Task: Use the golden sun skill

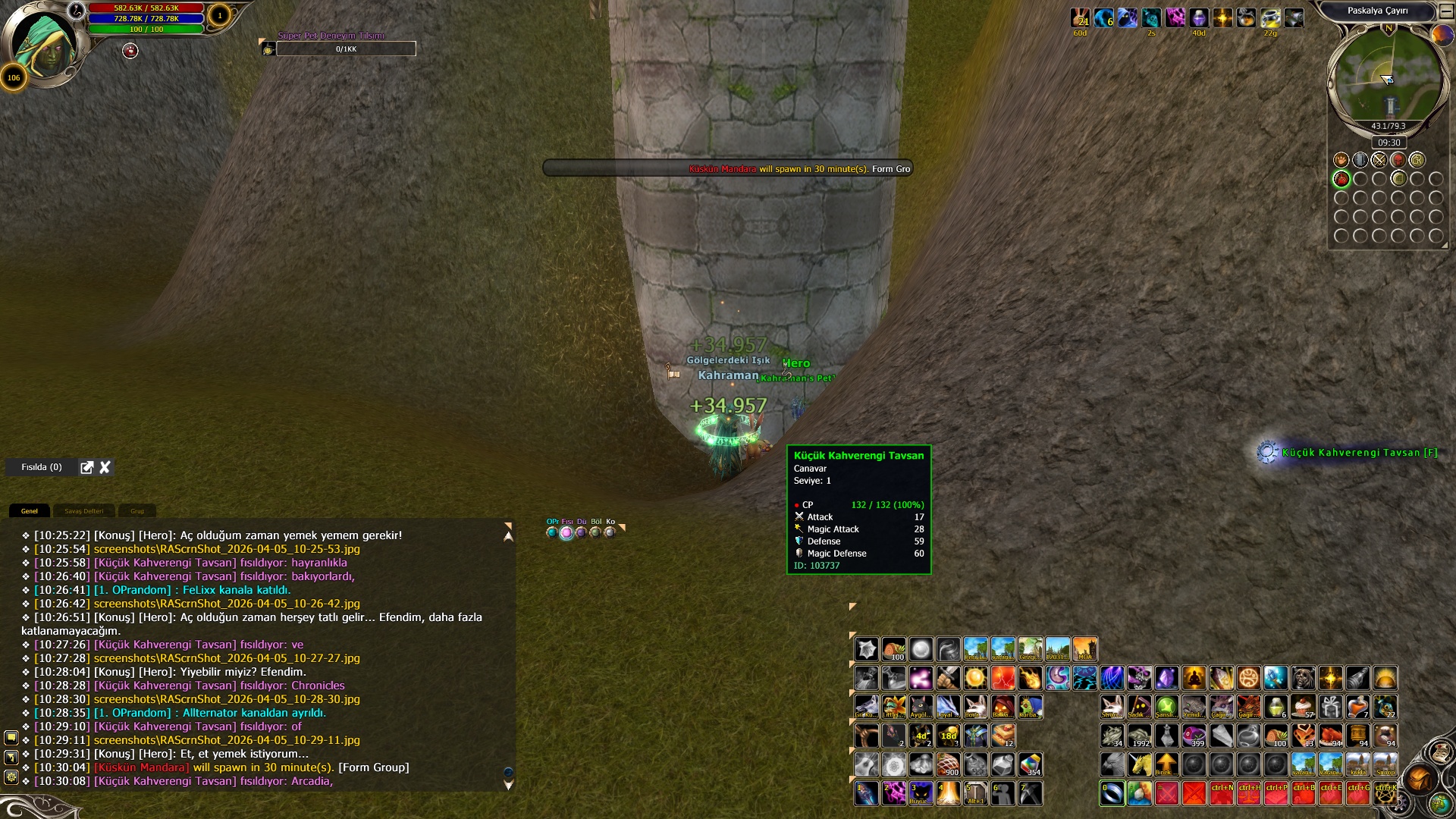Action: point(975,677)
